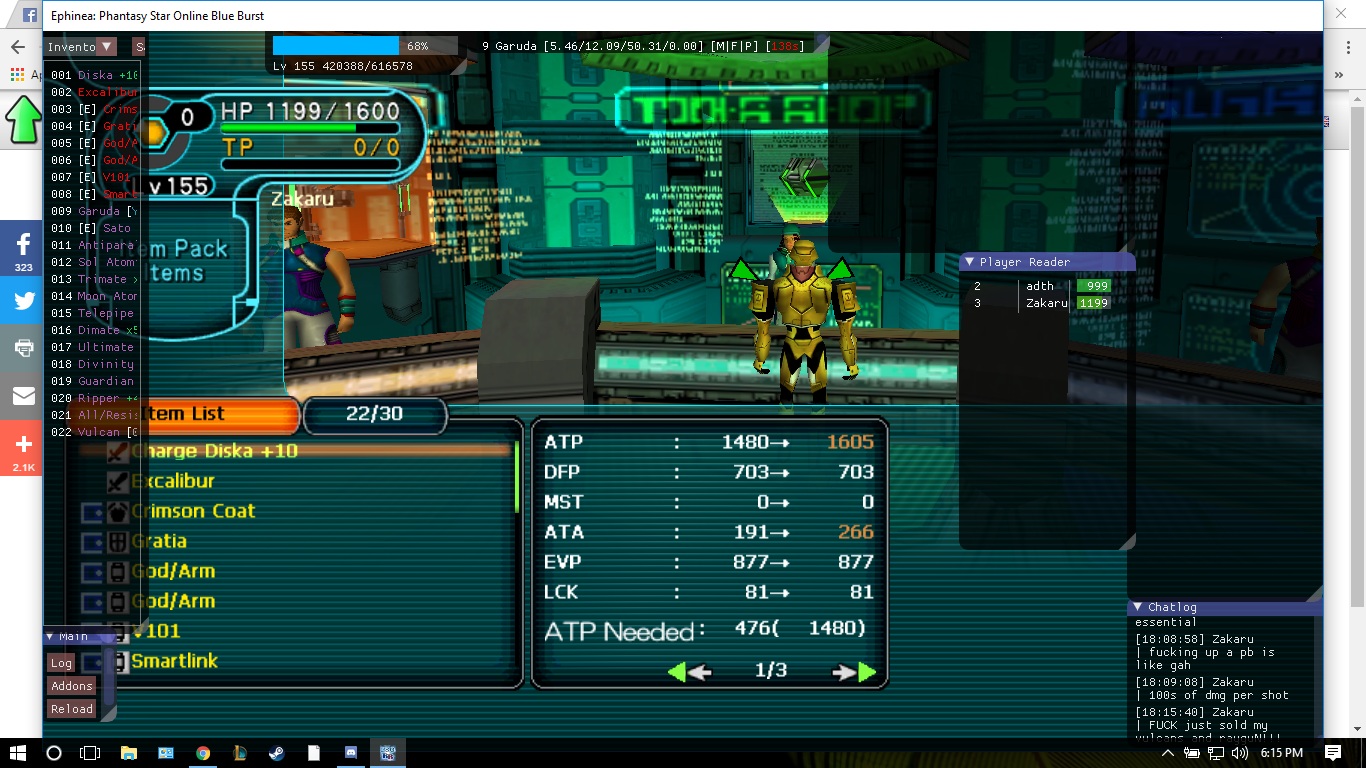Pick the Gratia shield item
This screenshot has width=1366, height=768.
coord(159,541)
